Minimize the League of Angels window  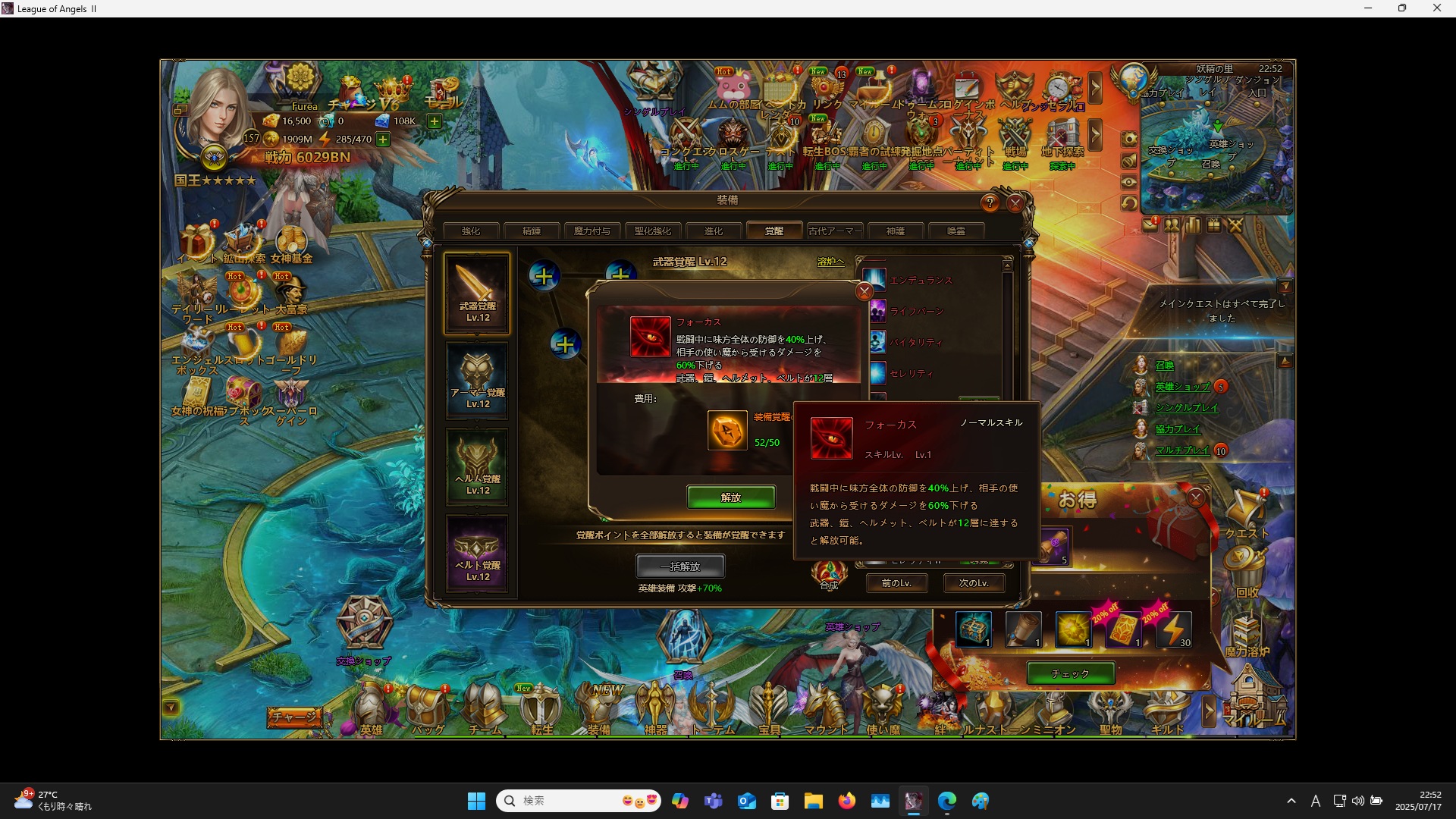click(x=1368, y=8)
